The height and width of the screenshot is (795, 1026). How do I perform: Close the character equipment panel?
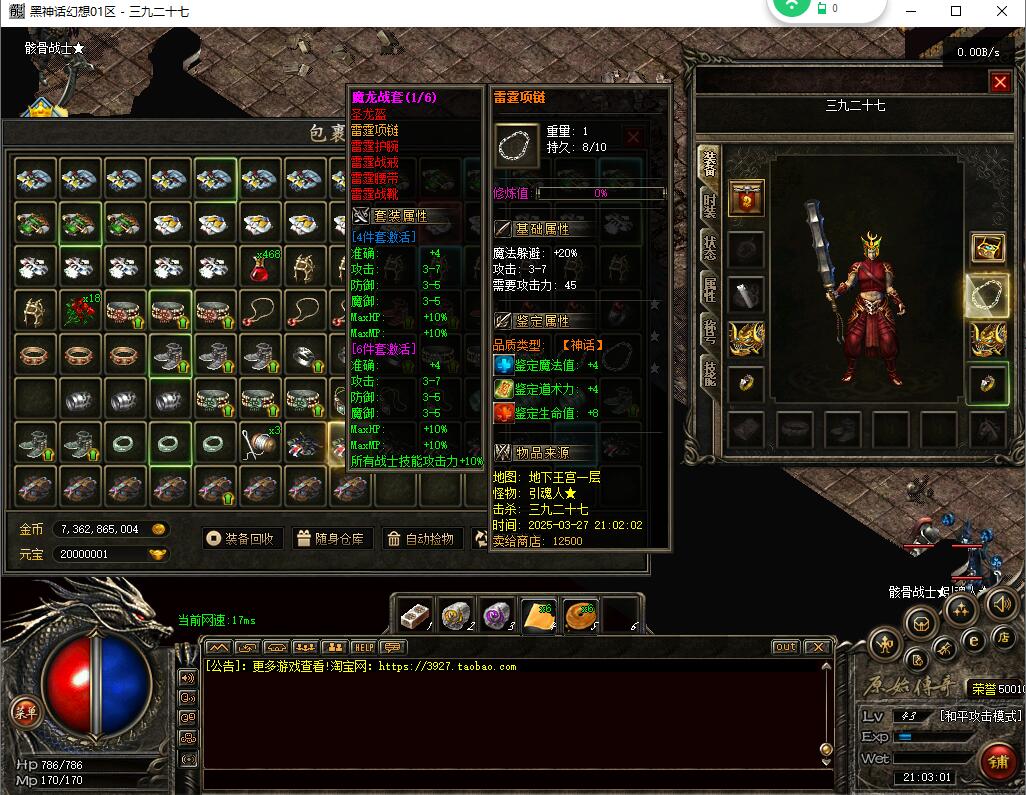999,83
